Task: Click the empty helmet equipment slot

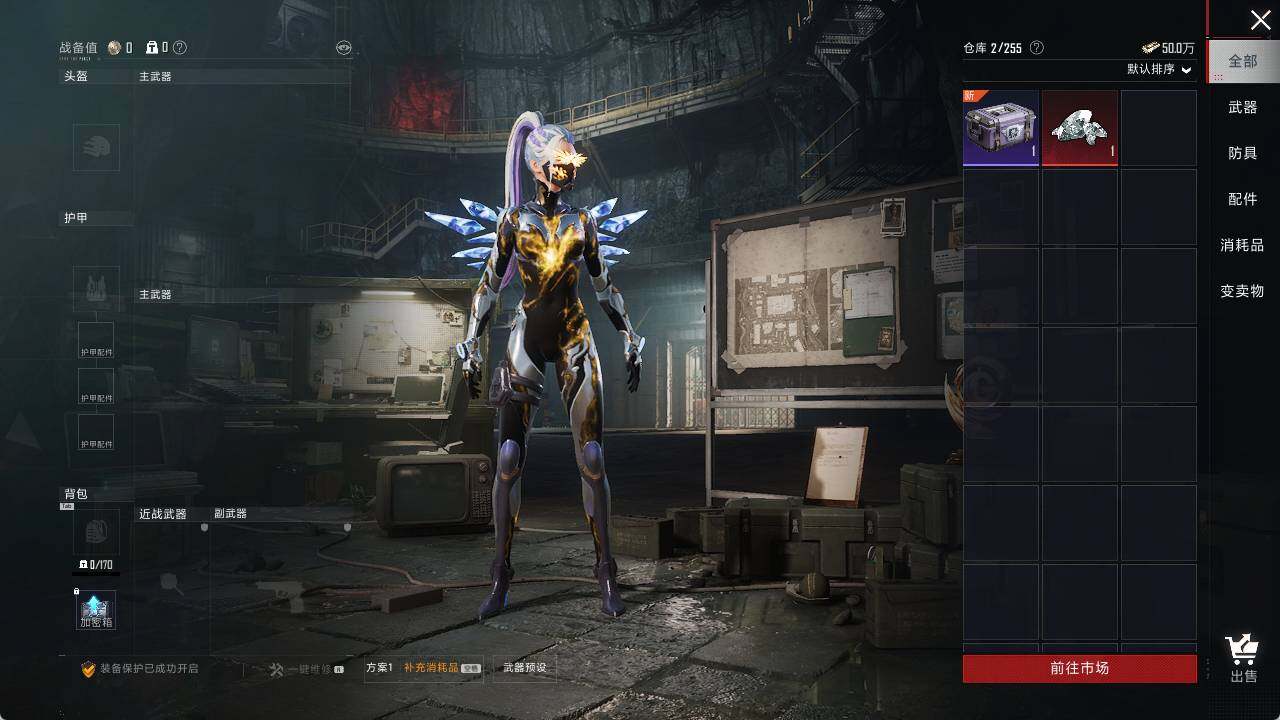Action: pos(96,147)
